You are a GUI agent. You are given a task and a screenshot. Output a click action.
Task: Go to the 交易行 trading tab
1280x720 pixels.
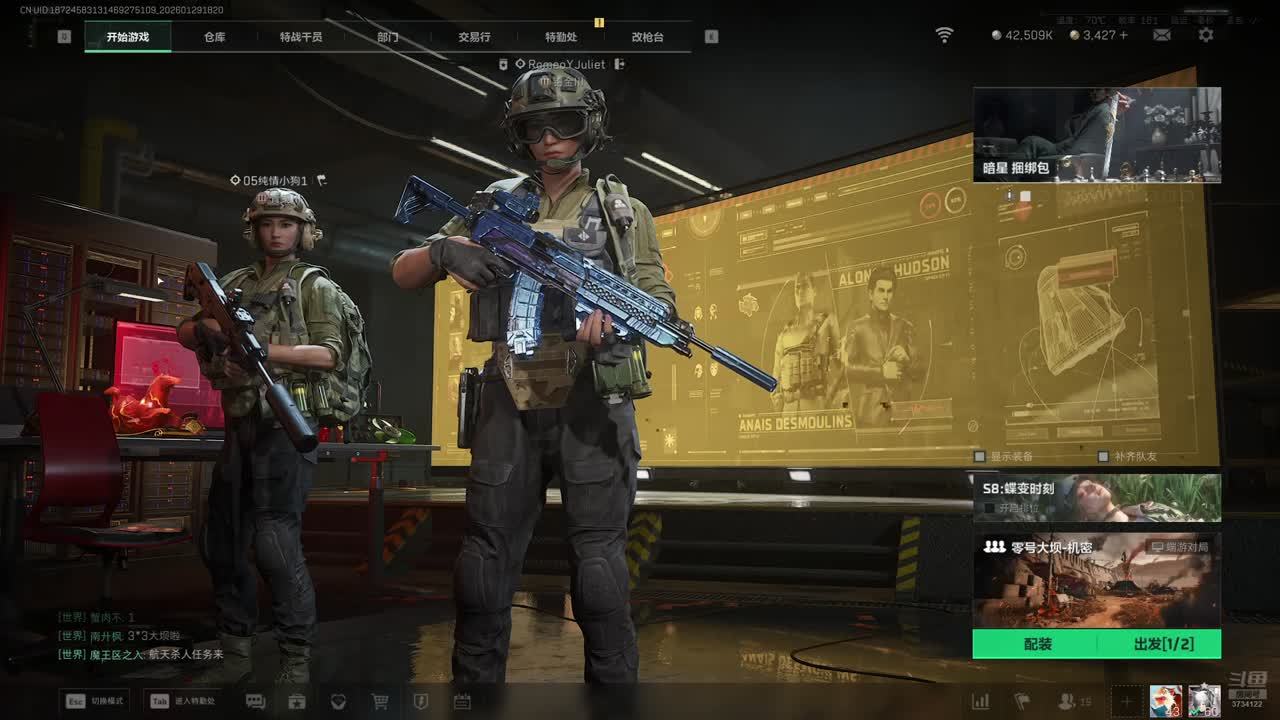click(x=474, y=37)
